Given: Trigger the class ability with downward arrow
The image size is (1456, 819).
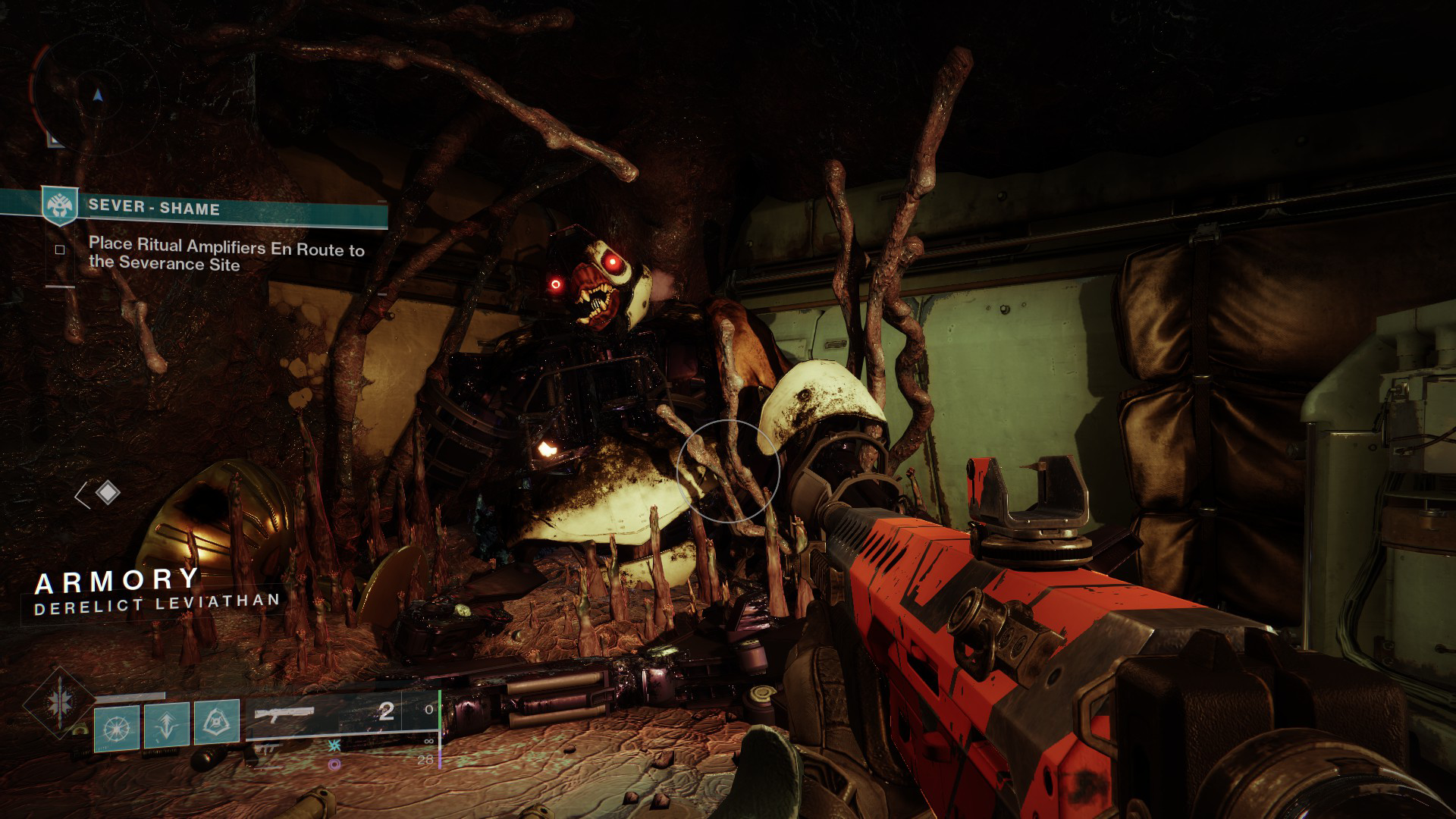Looking at the screenshot, I should coord(167,727).
